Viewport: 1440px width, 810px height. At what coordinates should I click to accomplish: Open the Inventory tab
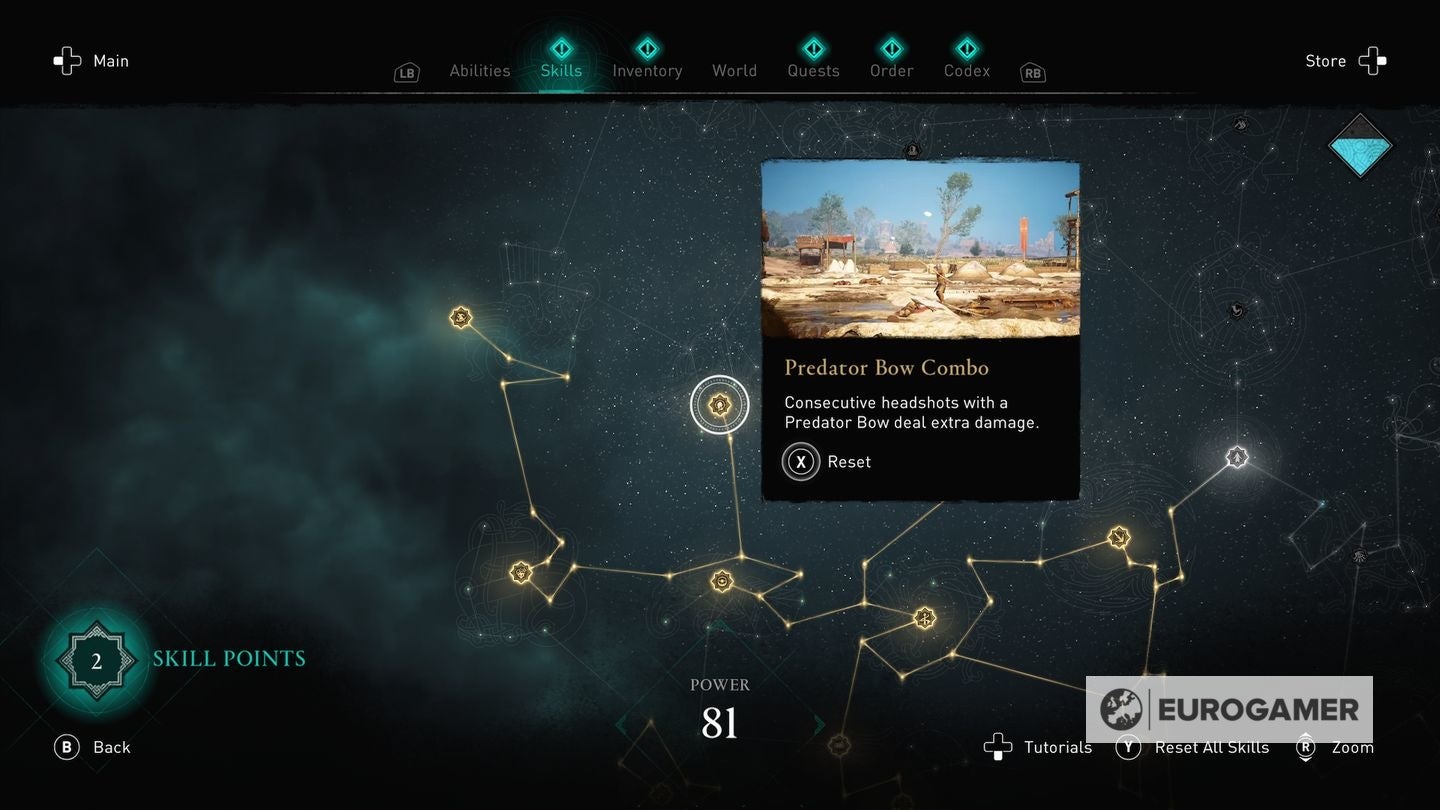(647, 70)
